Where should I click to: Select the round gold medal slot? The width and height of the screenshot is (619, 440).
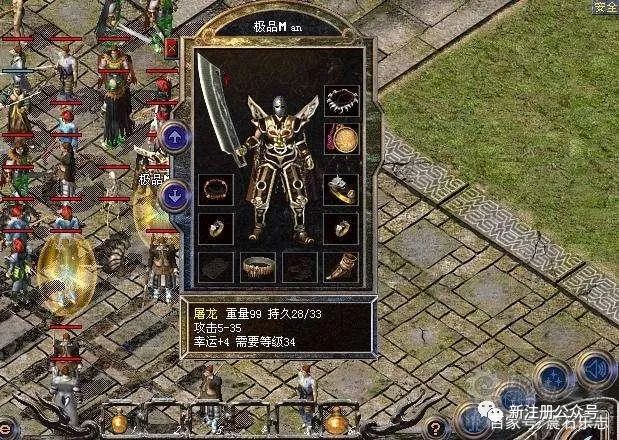tap(341, 138)
